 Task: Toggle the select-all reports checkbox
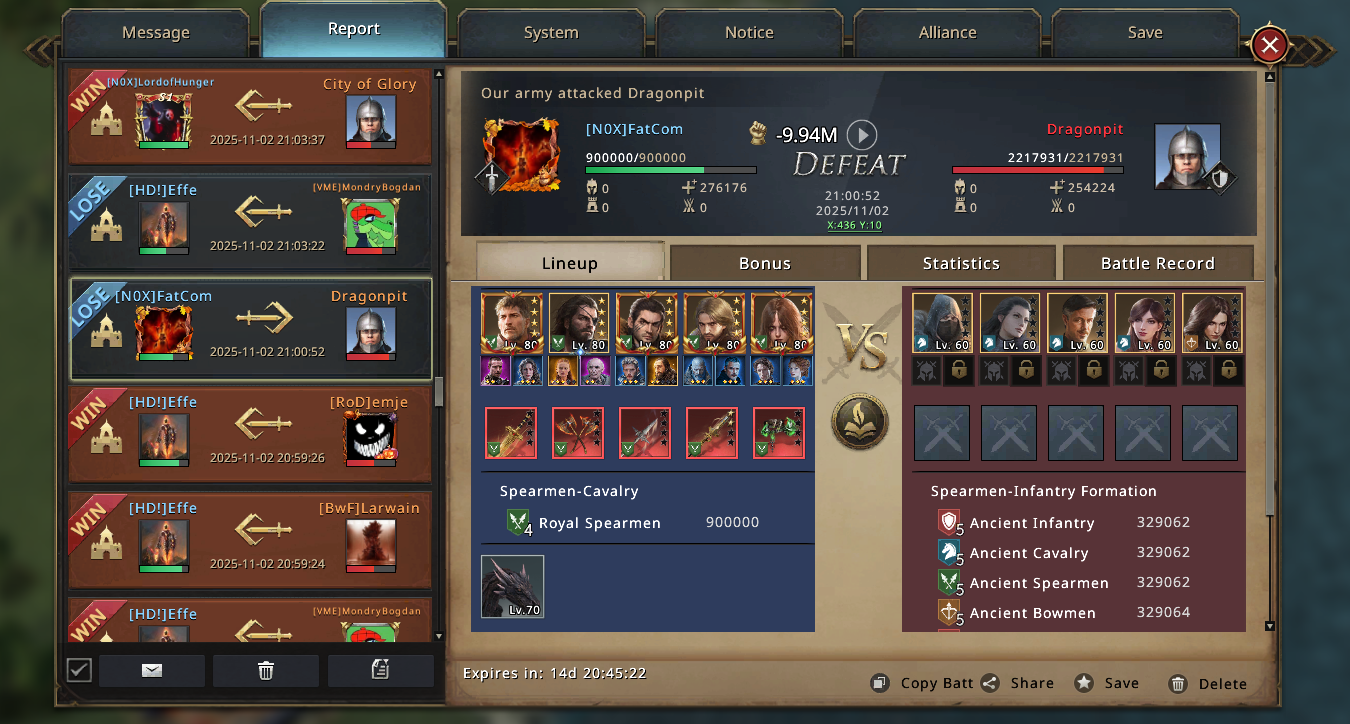click(79, 670)
